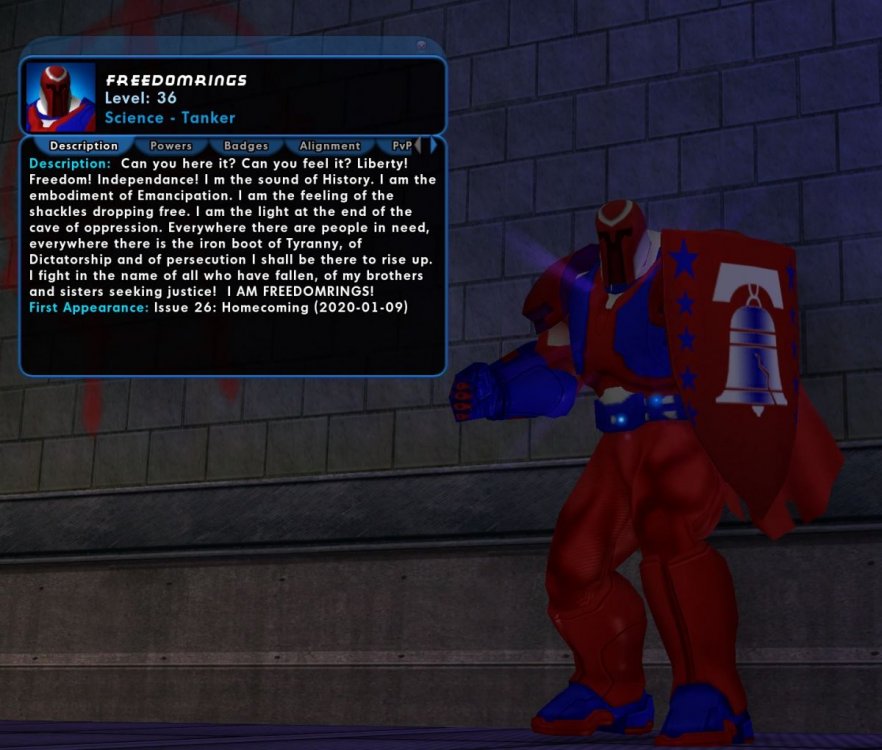Select the Description tab
882x750 pixels.
tap(84, 146)
